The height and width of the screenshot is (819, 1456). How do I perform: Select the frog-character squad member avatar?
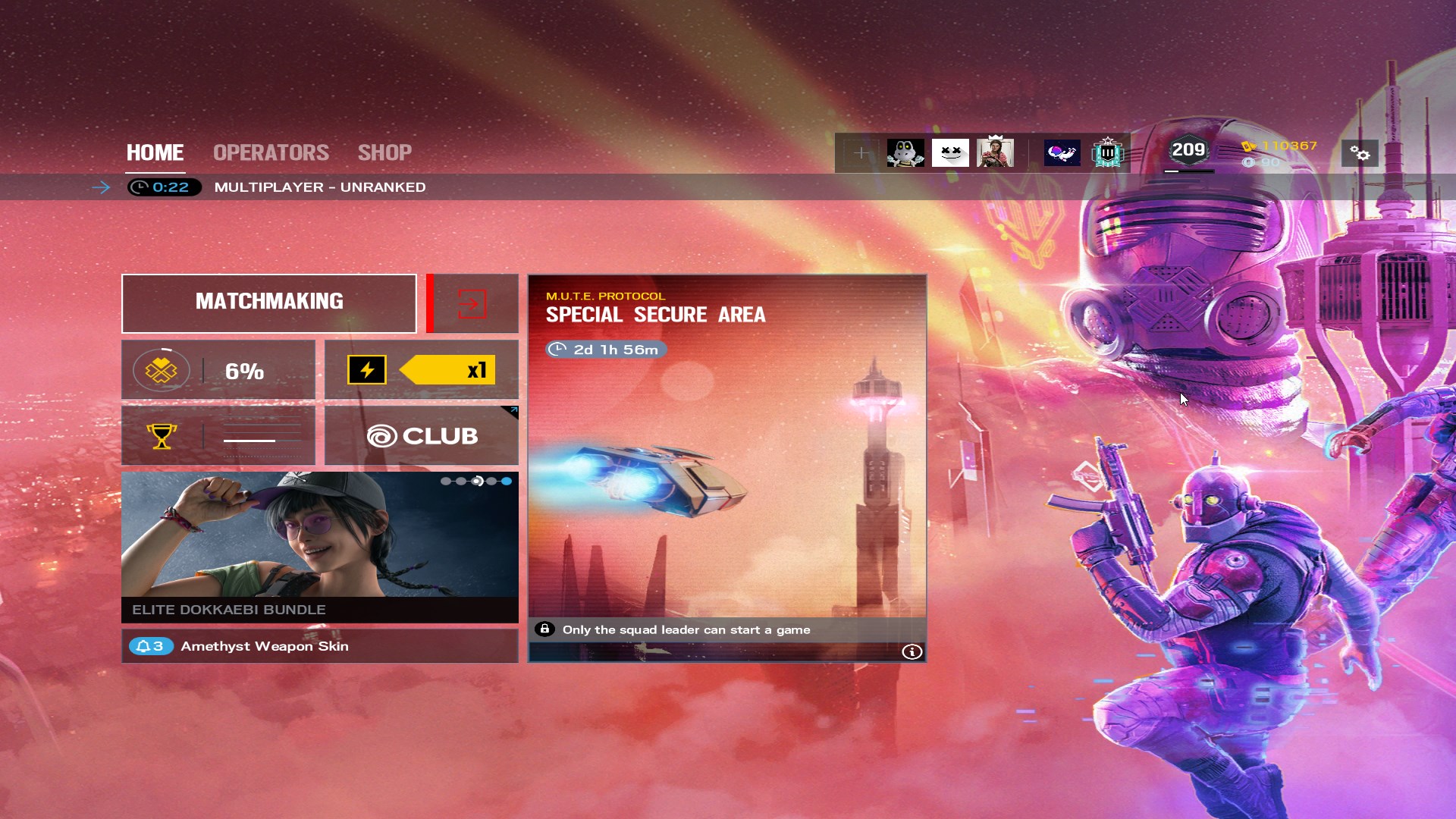pyautogui.click(x=905, y=153)
